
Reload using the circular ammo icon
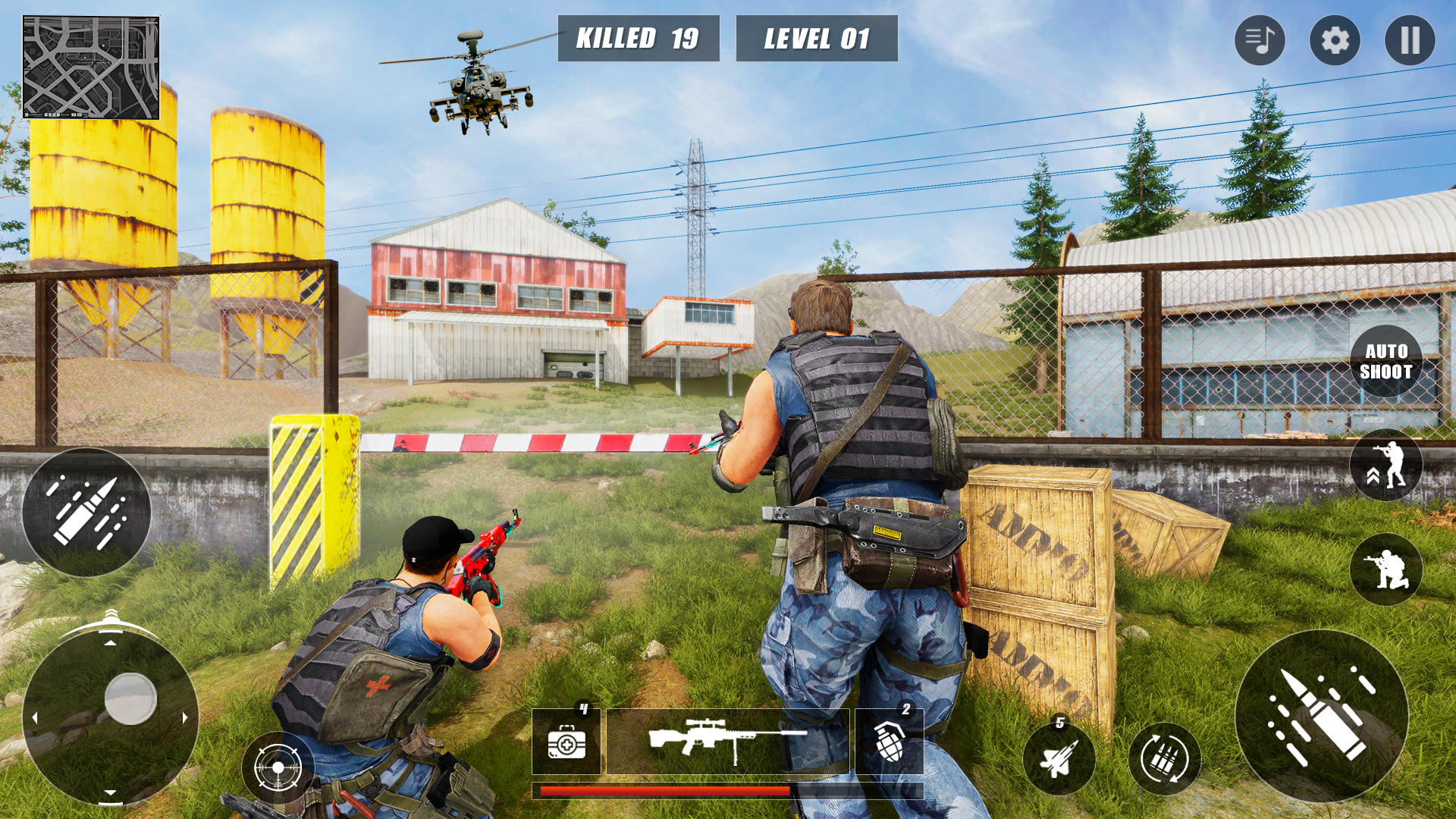point(1166,758)
